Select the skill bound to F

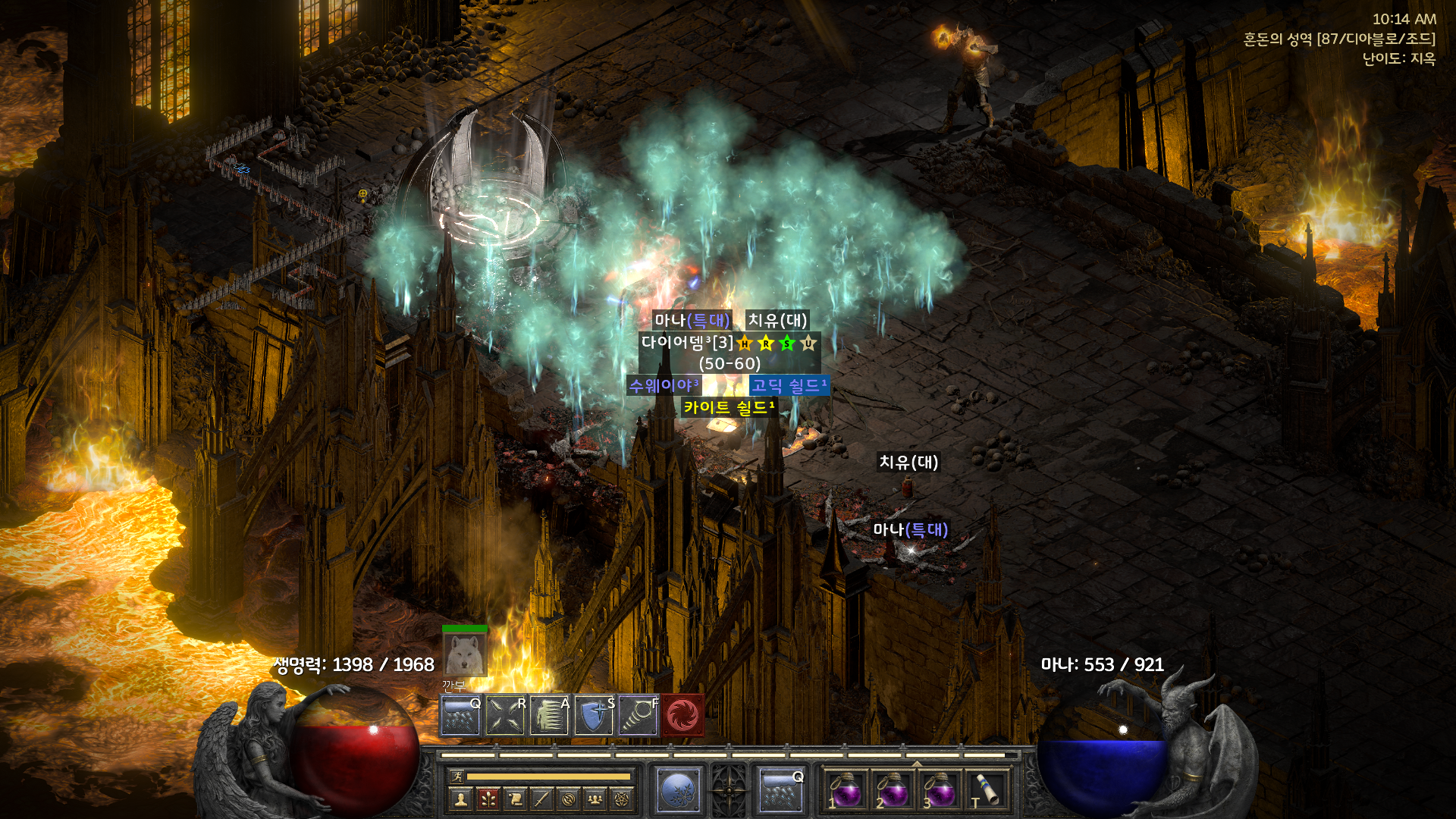coord(638,715)
